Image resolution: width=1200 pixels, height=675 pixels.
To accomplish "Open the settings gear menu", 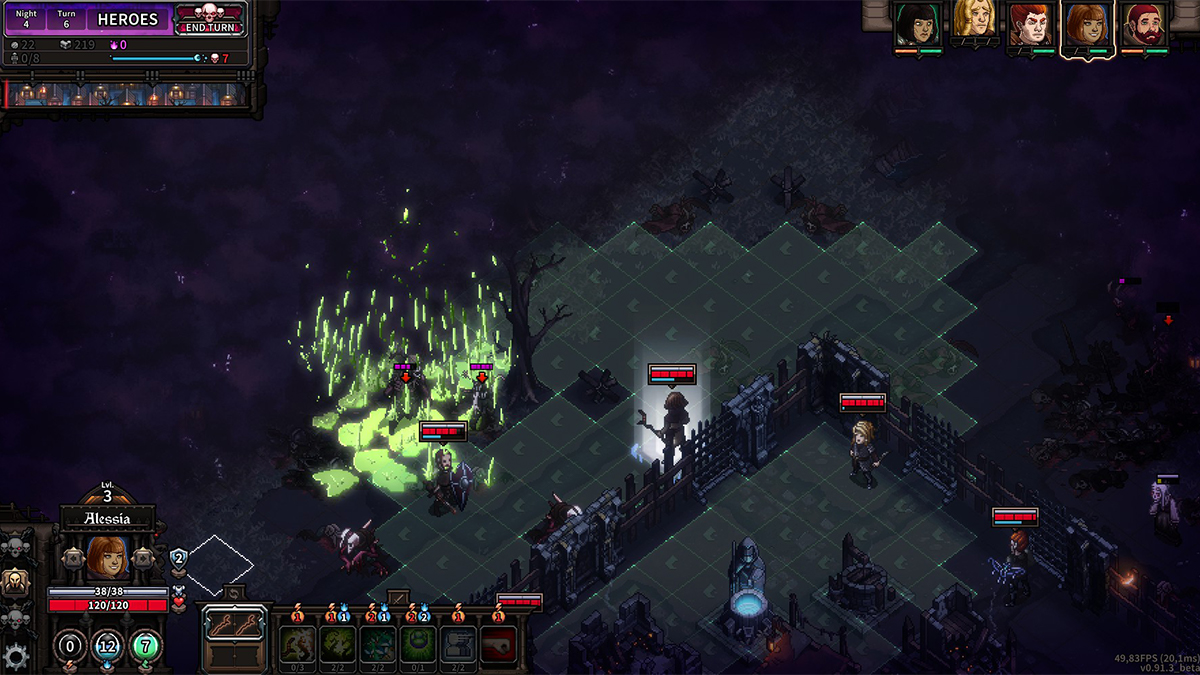I will coord(15,657).
